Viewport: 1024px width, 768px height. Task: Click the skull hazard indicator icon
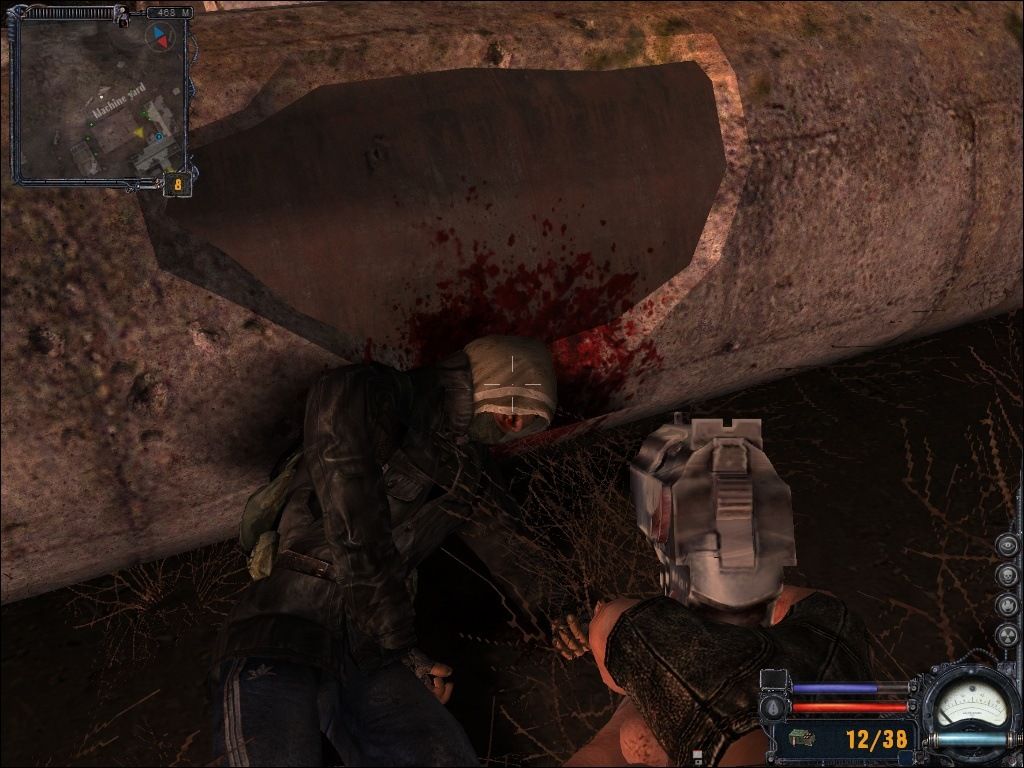(x=1007, y=575)
